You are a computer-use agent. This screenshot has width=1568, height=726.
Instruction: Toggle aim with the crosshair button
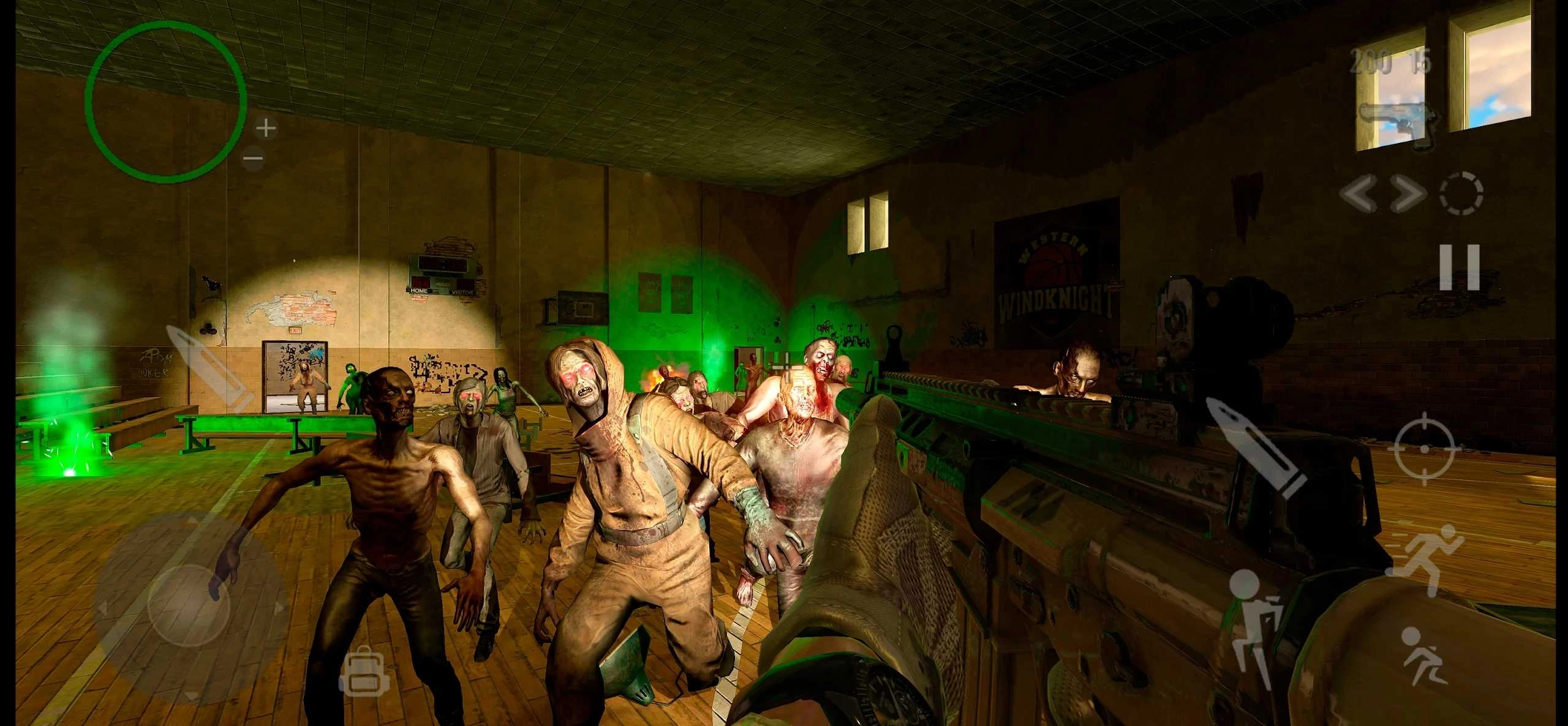[x=1424, y=449]
